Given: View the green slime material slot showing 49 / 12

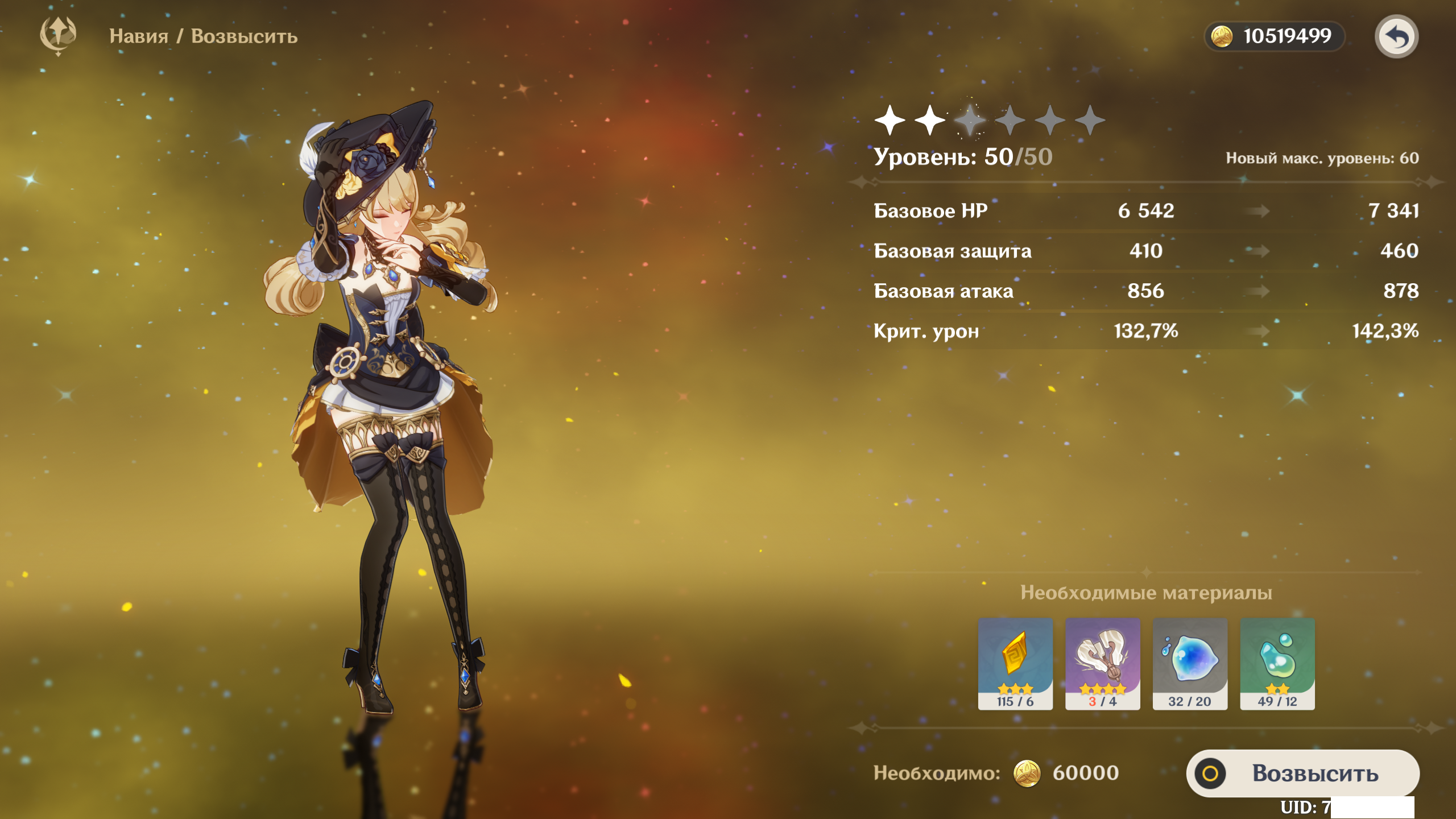Looking at the screenshot, I should (x=1277, y=663).
